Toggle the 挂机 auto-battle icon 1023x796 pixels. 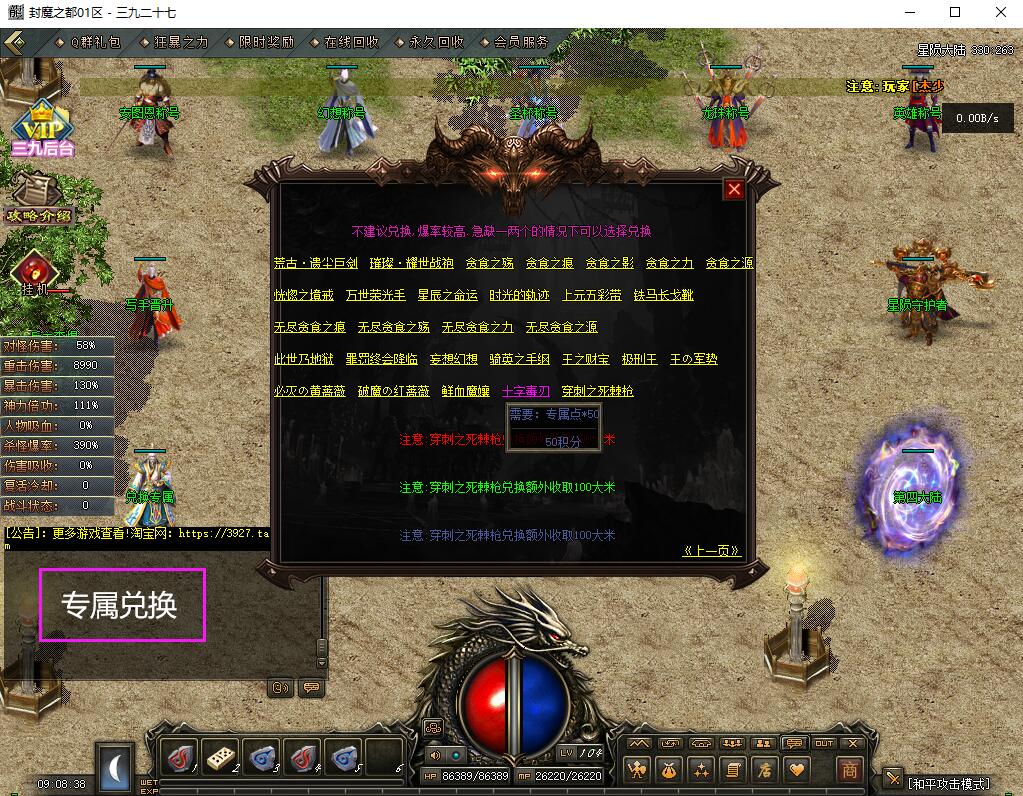click(x=34, y=272)
